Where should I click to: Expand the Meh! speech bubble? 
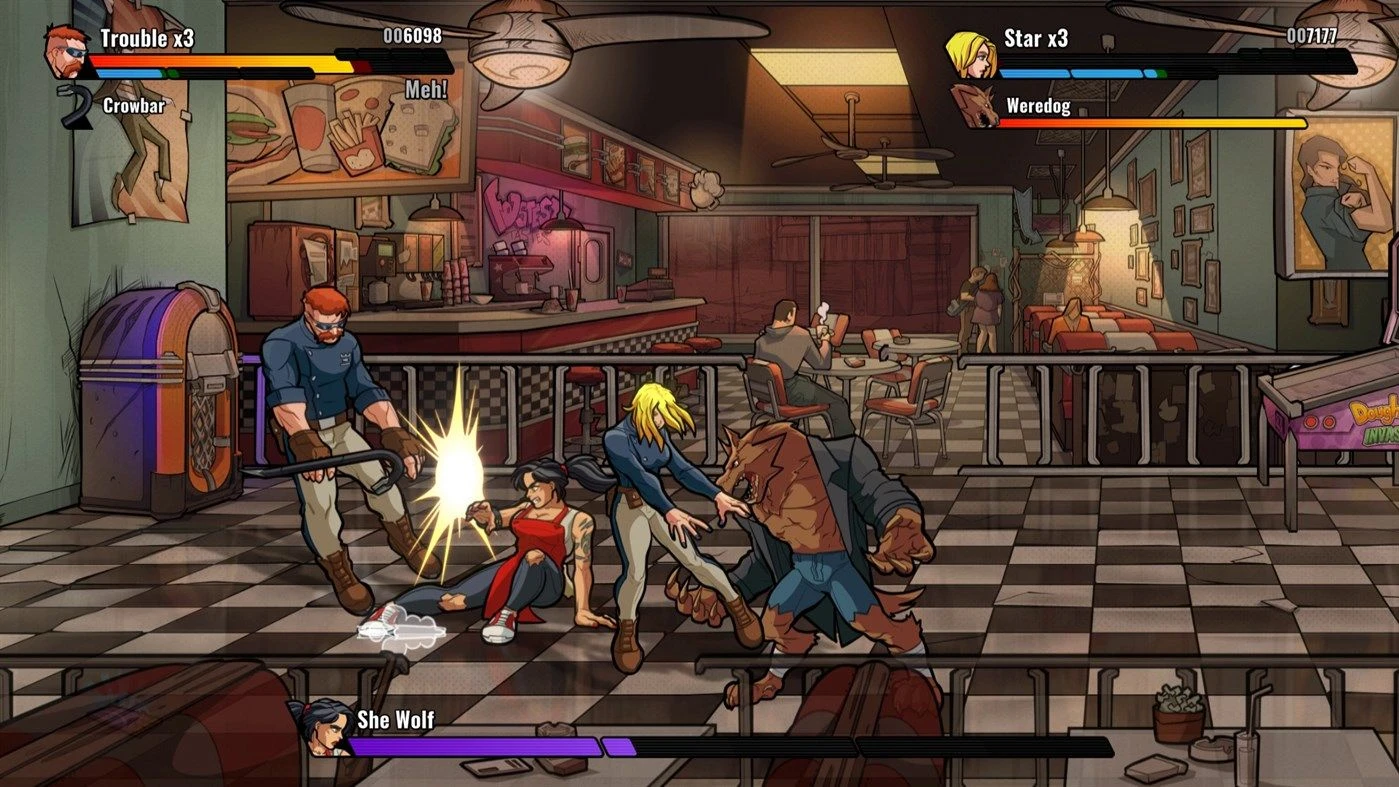coord(427,88)
